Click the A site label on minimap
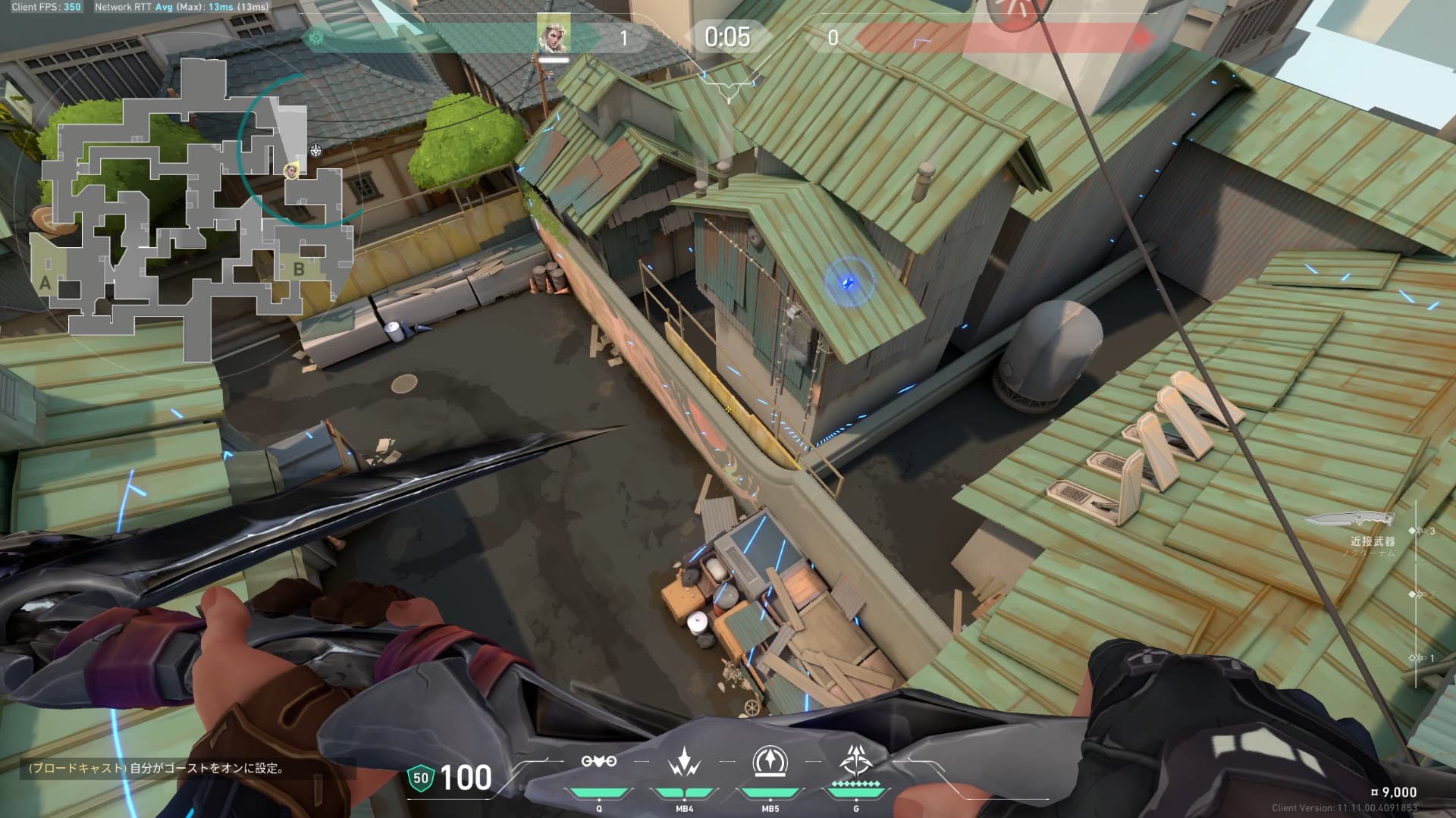The width and height of the screenshot is (1456, 818). [x=45, y=284]
